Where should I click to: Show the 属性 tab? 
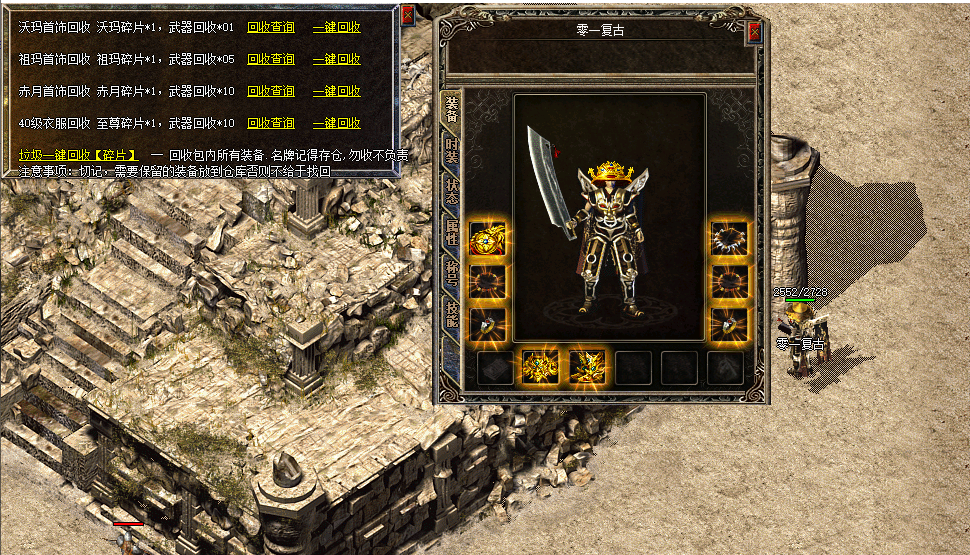tap(452, 234)
